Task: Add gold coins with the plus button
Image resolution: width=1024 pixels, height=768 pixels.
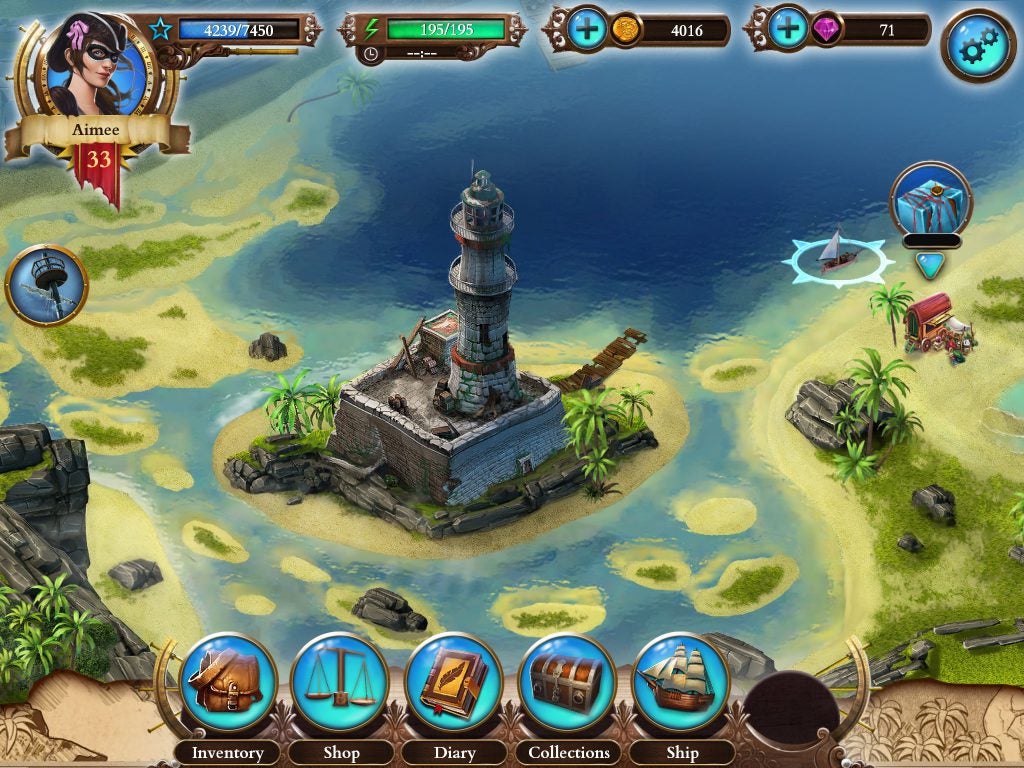Action: (588, 30)
